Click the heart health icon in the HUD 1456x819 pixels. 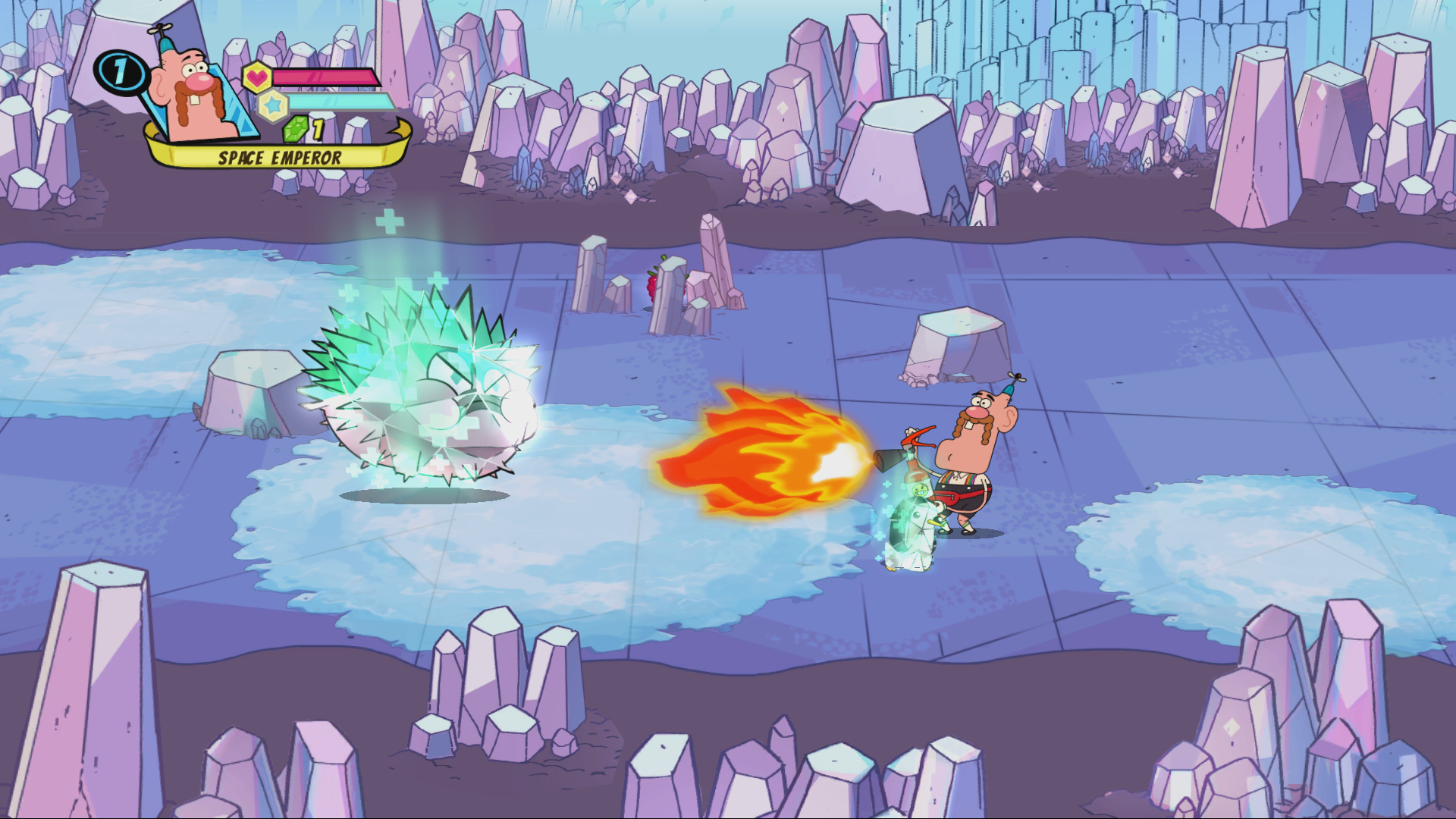[x=258, y=77]
